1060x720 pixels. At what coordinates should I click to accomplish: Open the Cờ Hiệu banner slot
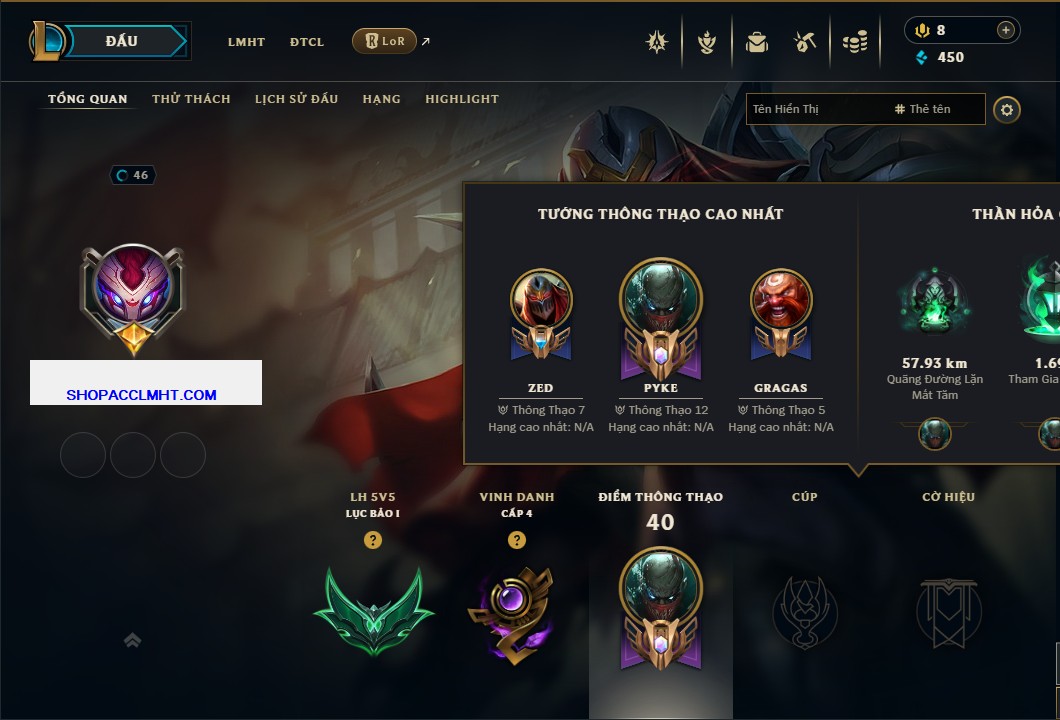(948, 610)
